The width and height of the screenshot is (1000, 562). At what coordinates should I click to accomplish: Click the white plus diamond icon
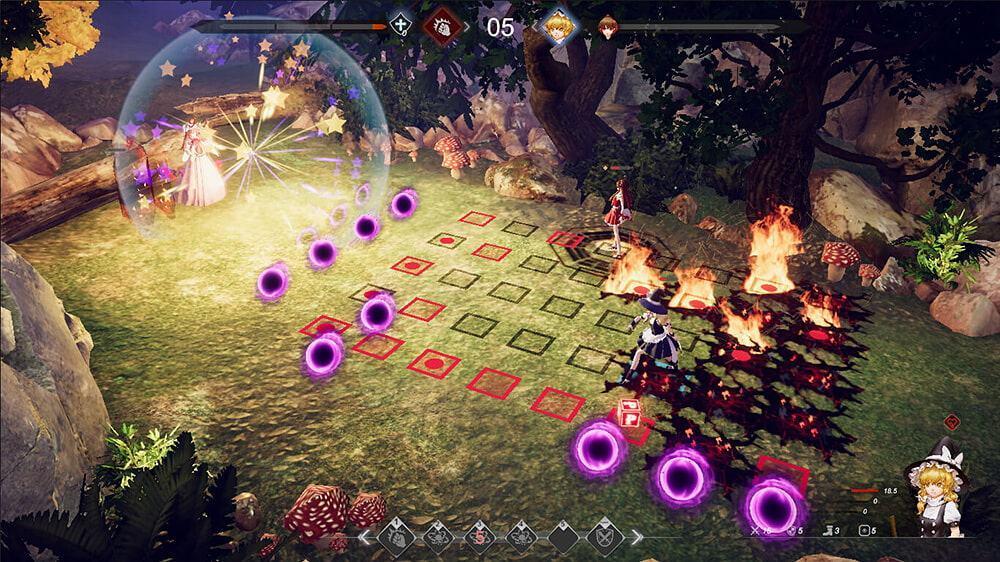(x=401, y=25)
